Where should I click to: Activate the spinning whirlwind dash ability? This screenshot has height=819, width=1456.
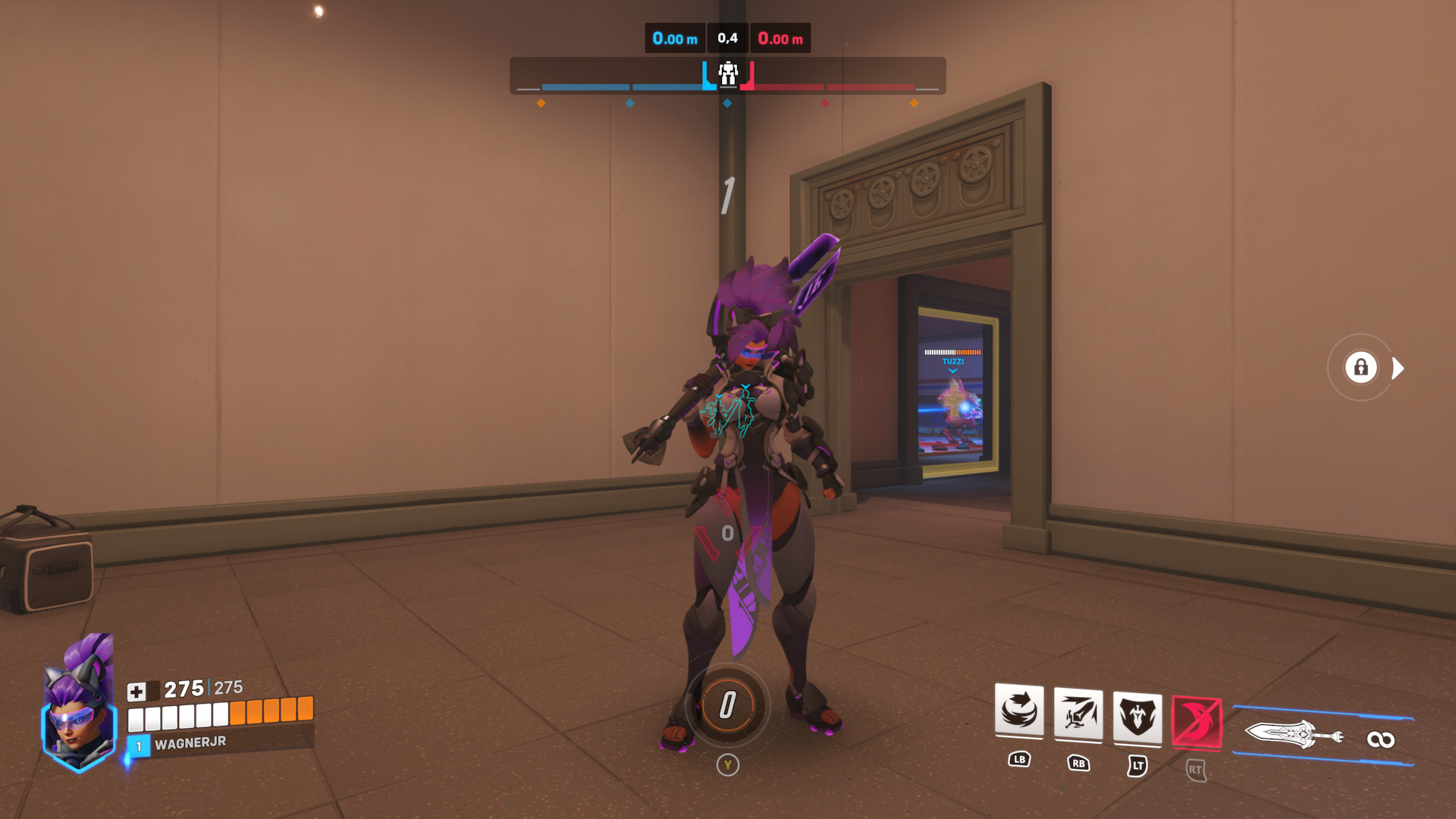[1018, 711]
